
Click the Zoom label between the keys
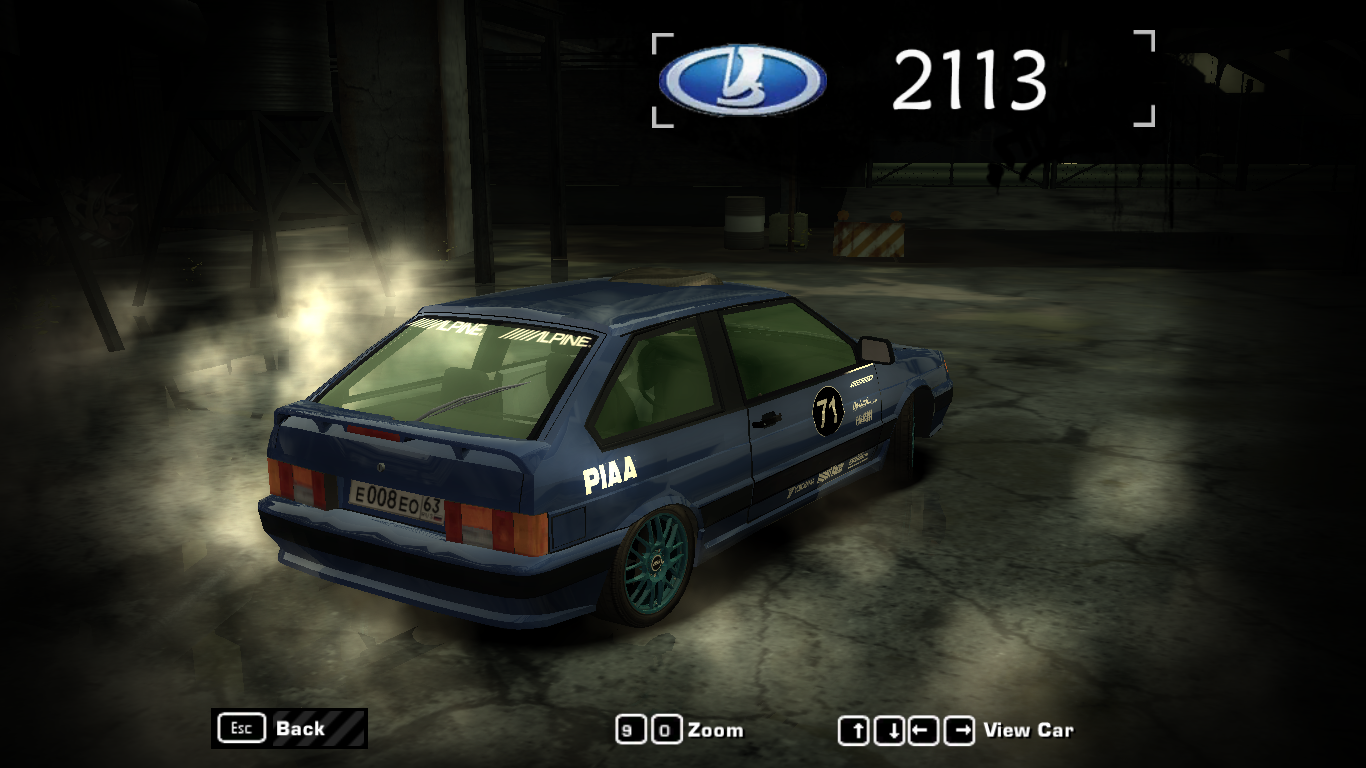[x=715, y=730]
